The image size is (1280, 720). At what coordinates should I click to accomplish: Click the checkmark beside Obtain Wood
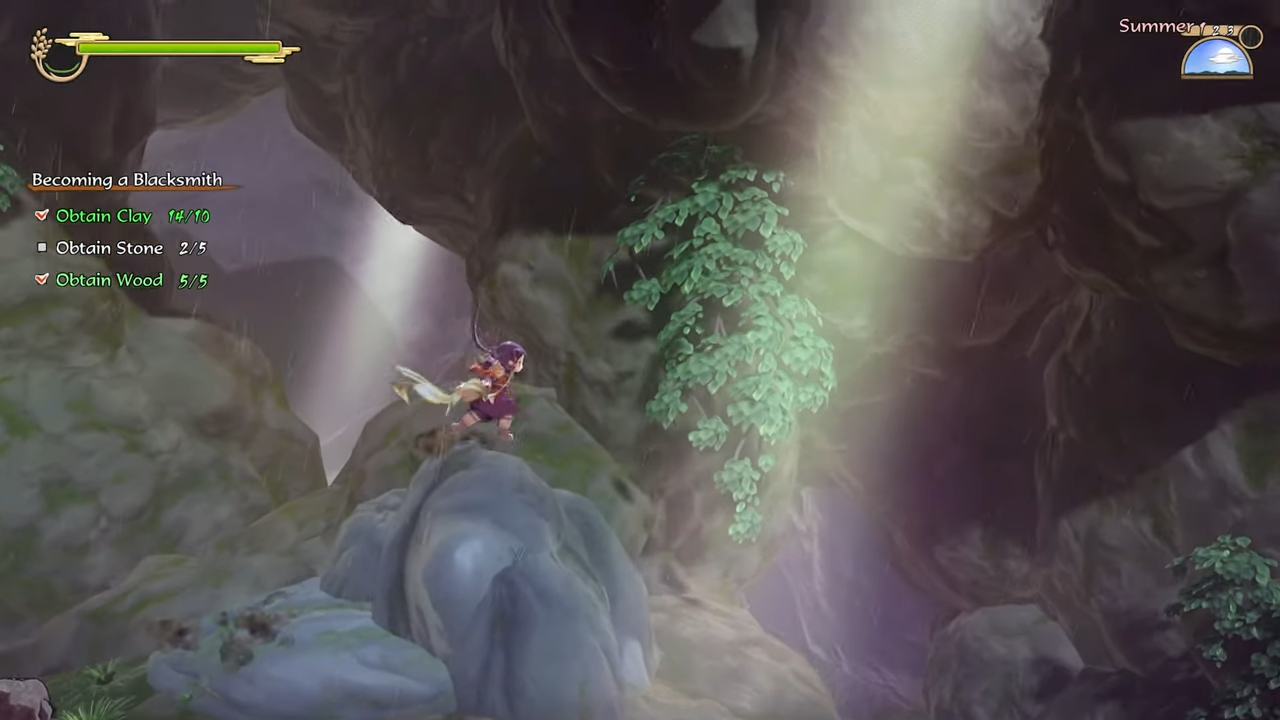pyautogui.click(x=42, y=280)
